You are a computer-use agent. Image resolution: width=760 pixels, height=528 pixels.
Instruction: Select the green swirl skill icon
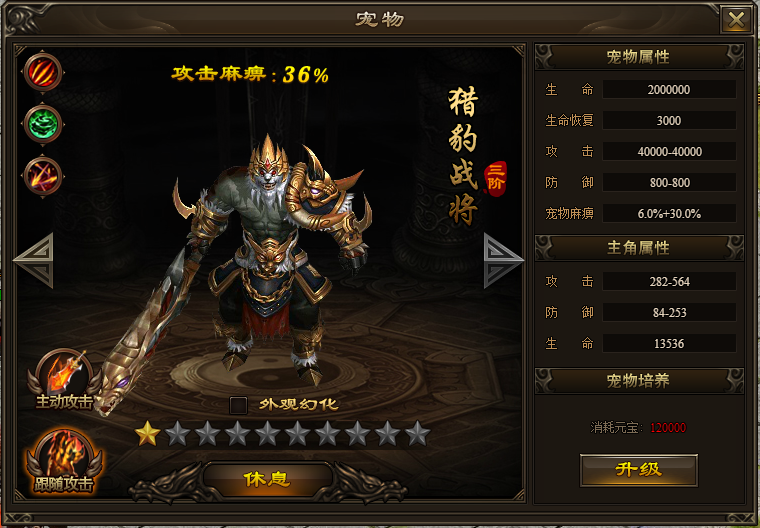(43, 123)
